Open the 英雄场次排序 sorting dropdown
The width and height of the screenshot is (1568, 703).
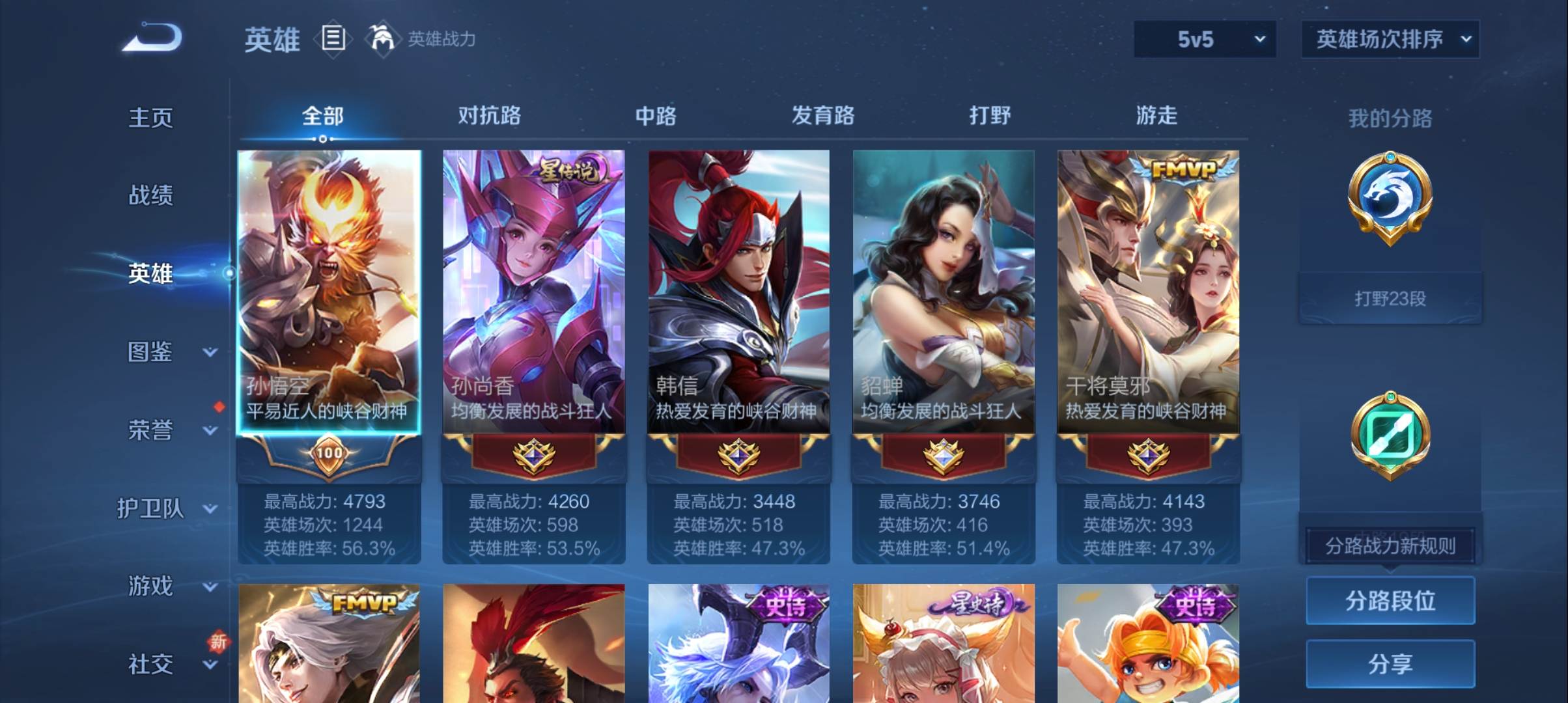(x=1390, y=39)
